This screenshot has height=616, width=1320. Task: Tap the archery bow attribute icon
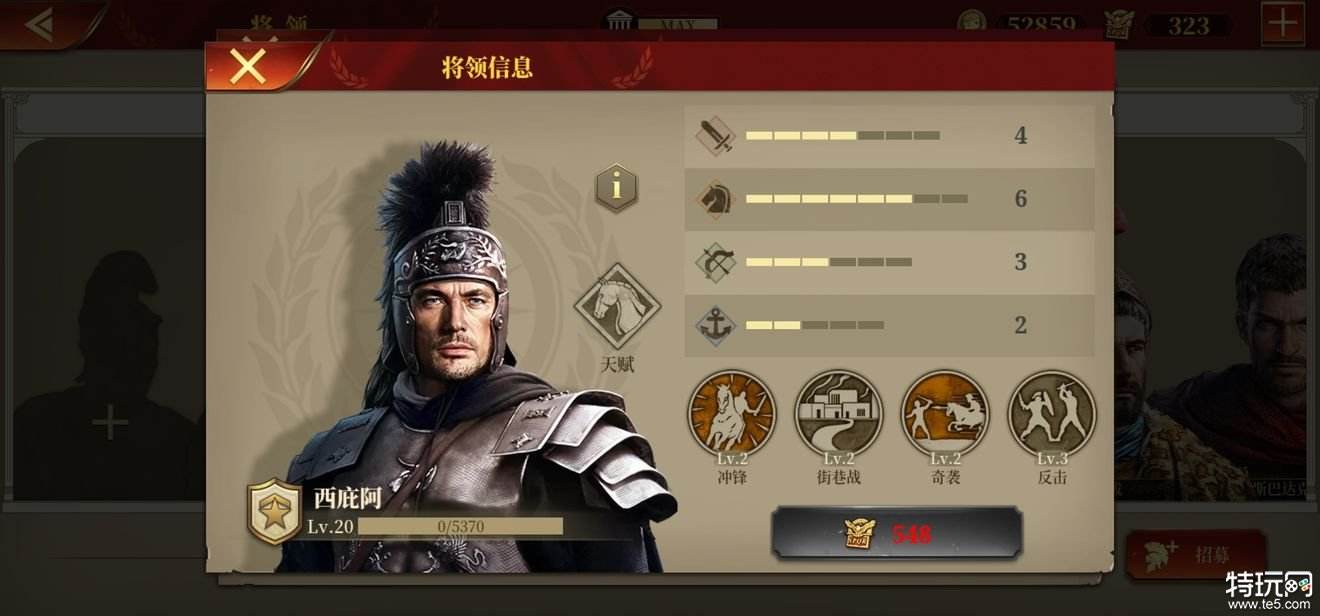tap(716, 262)
